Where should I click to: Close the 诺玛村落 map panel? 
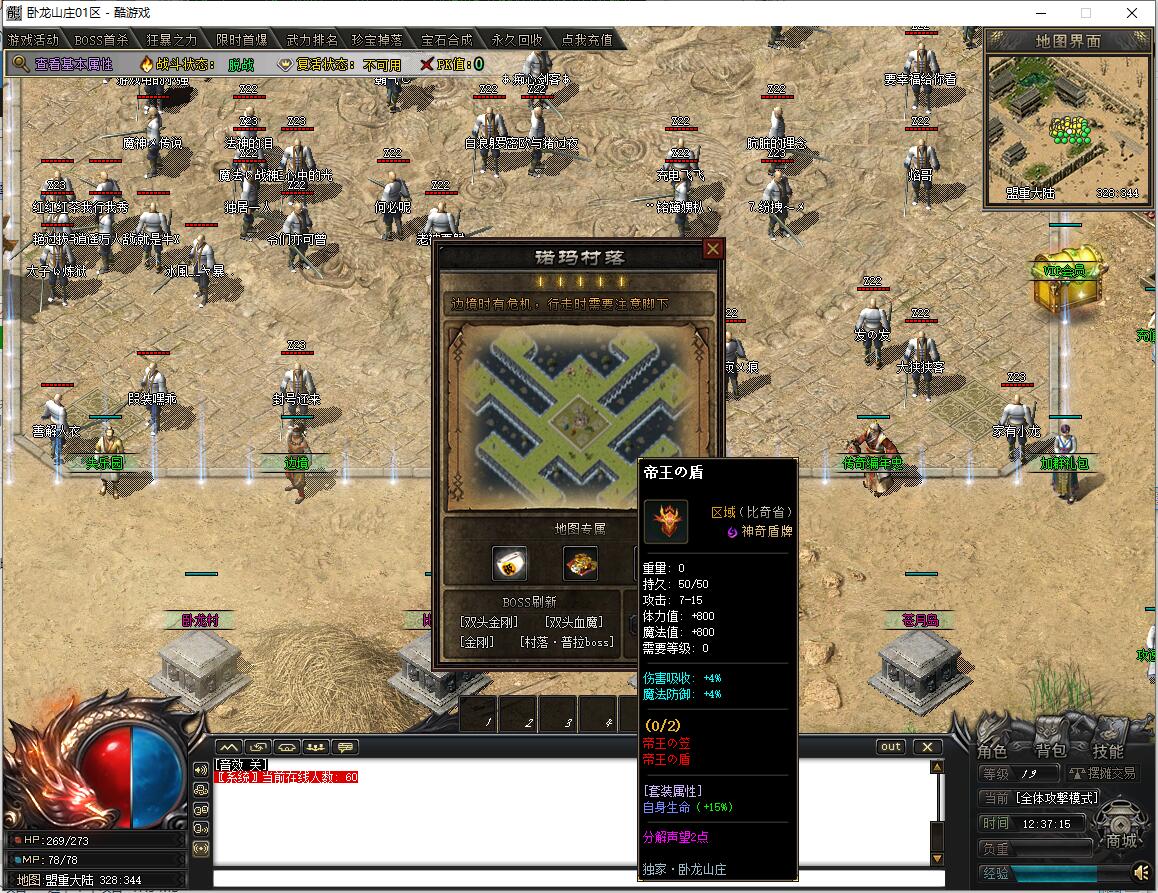713,249
